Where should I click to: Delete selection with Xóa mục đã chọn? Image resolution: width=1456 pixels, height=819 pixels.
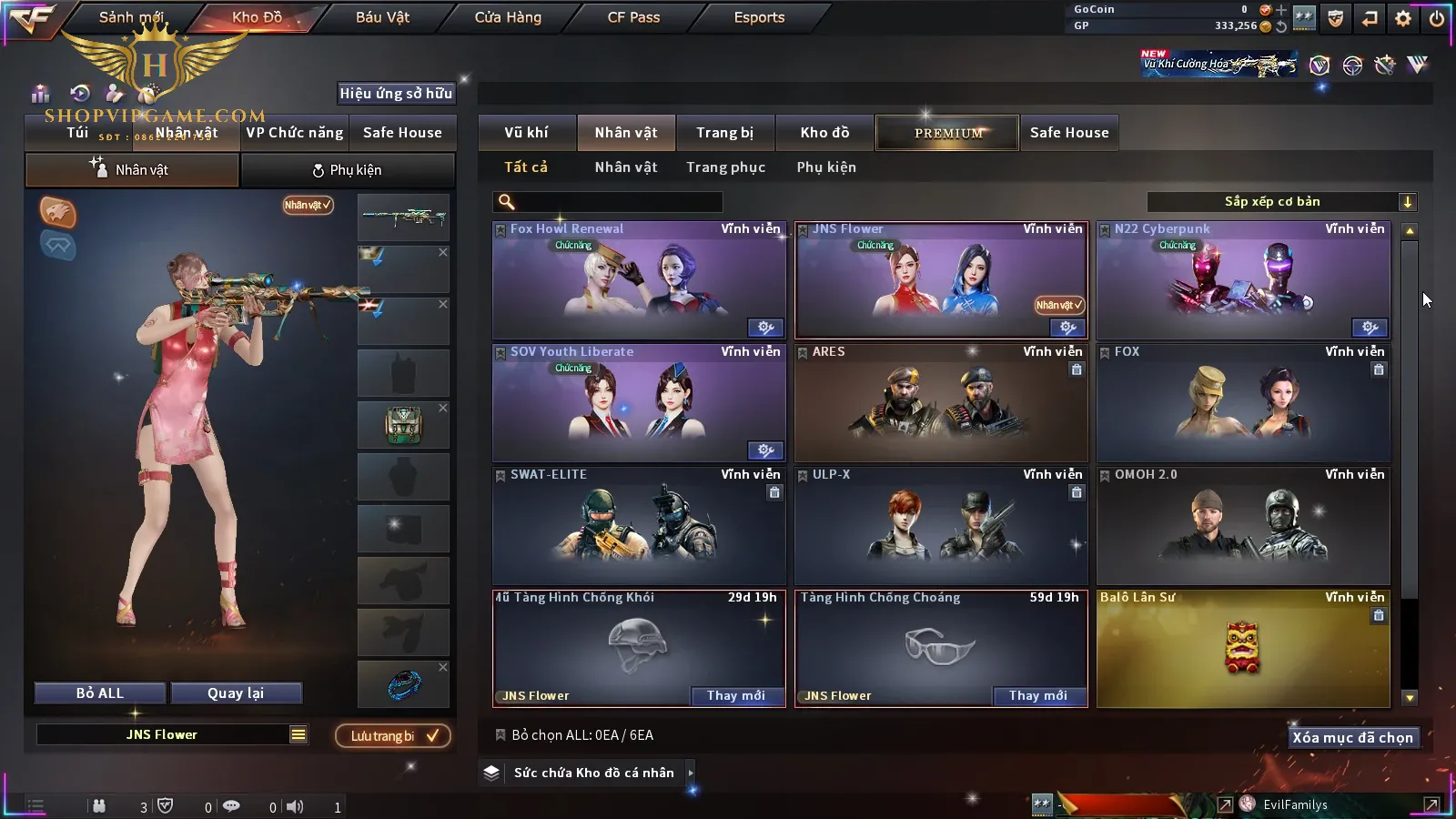1352,738
